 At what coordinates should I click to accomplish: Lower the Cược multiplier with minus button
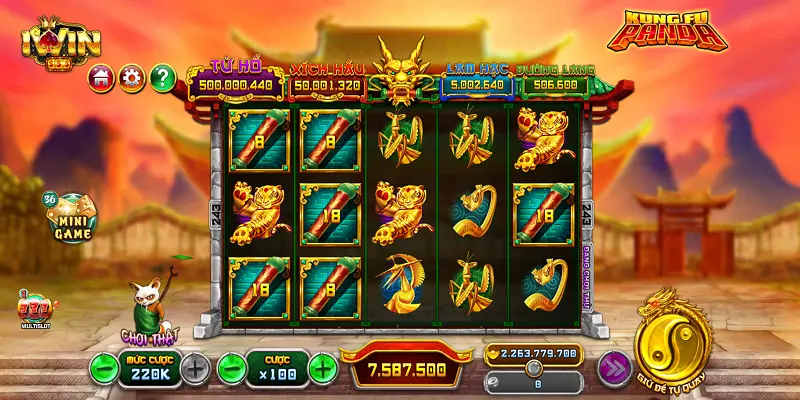pyautogui.click(x=231, y=367)
